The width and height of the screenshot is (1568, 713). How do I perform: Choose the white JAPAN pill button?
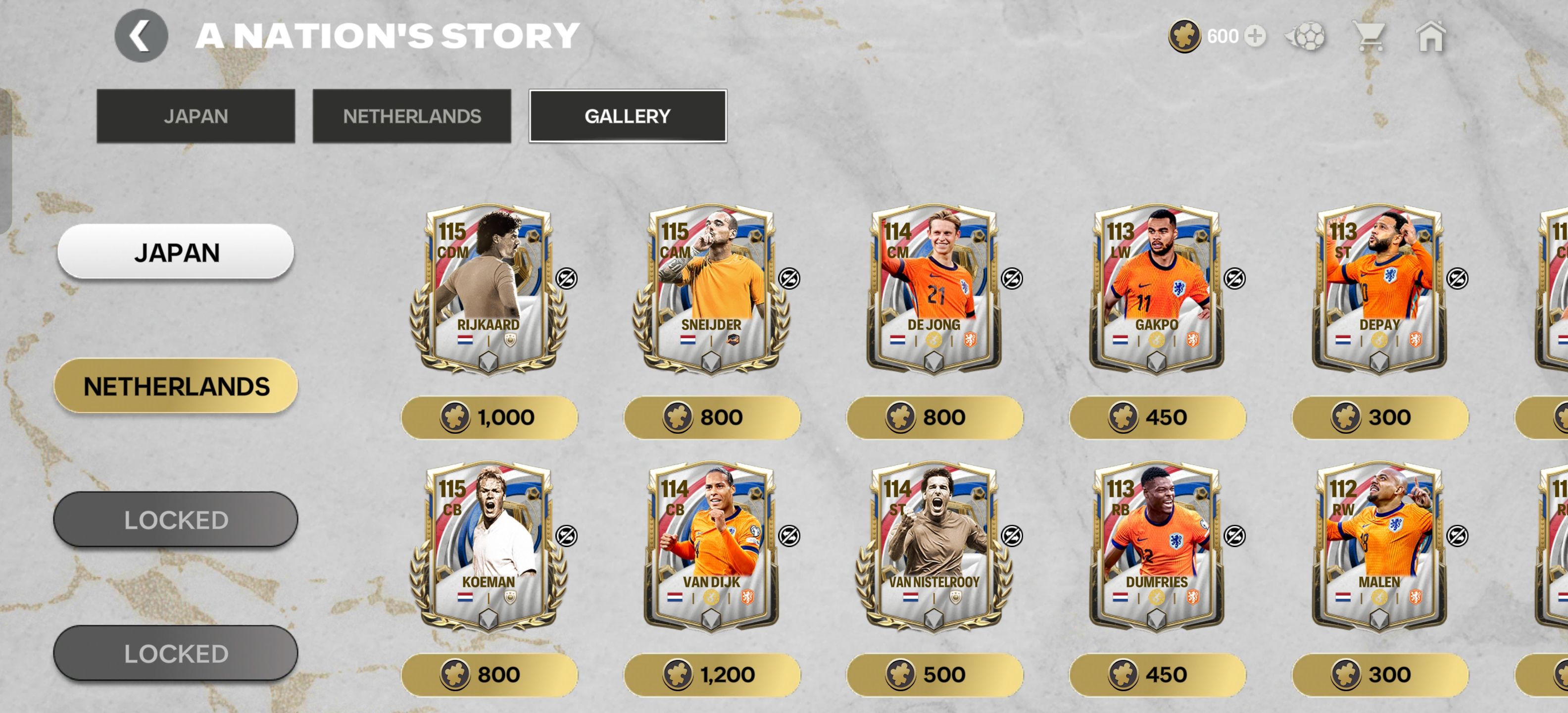[x=176, y=252]
